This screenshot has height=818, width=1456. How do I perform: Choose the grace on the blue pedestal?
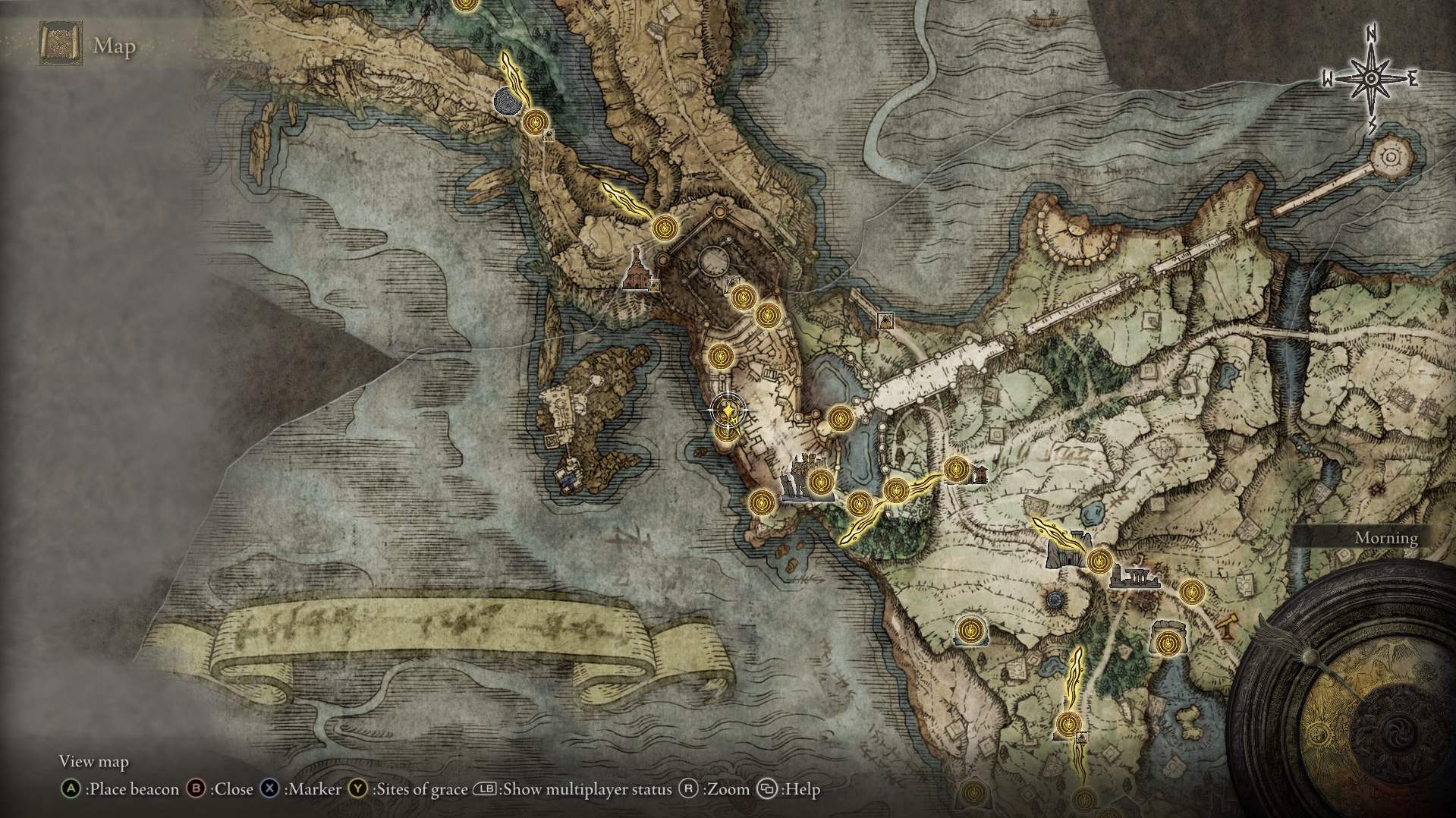[x=968, y=630]
